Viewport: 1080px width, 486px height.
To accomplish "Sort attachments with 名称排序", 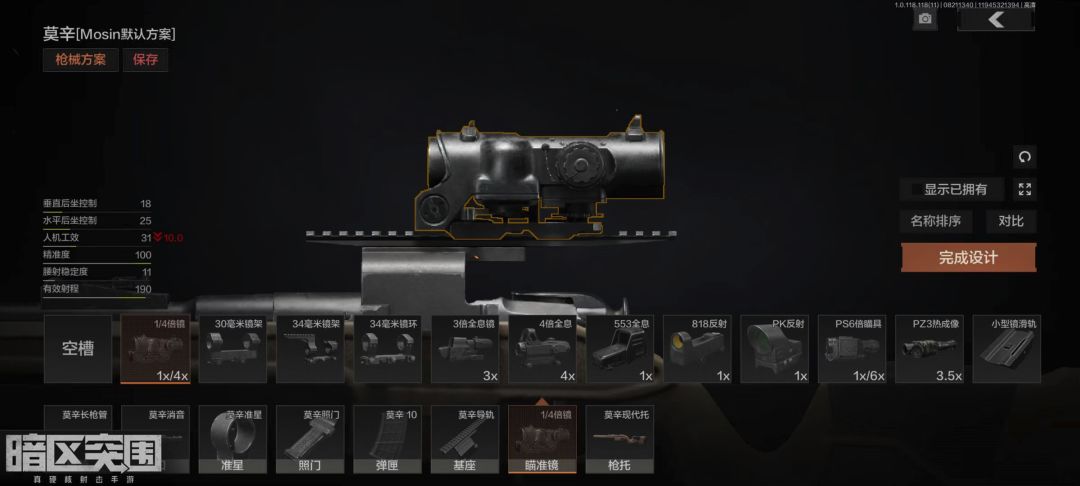I will click(935, 221).
